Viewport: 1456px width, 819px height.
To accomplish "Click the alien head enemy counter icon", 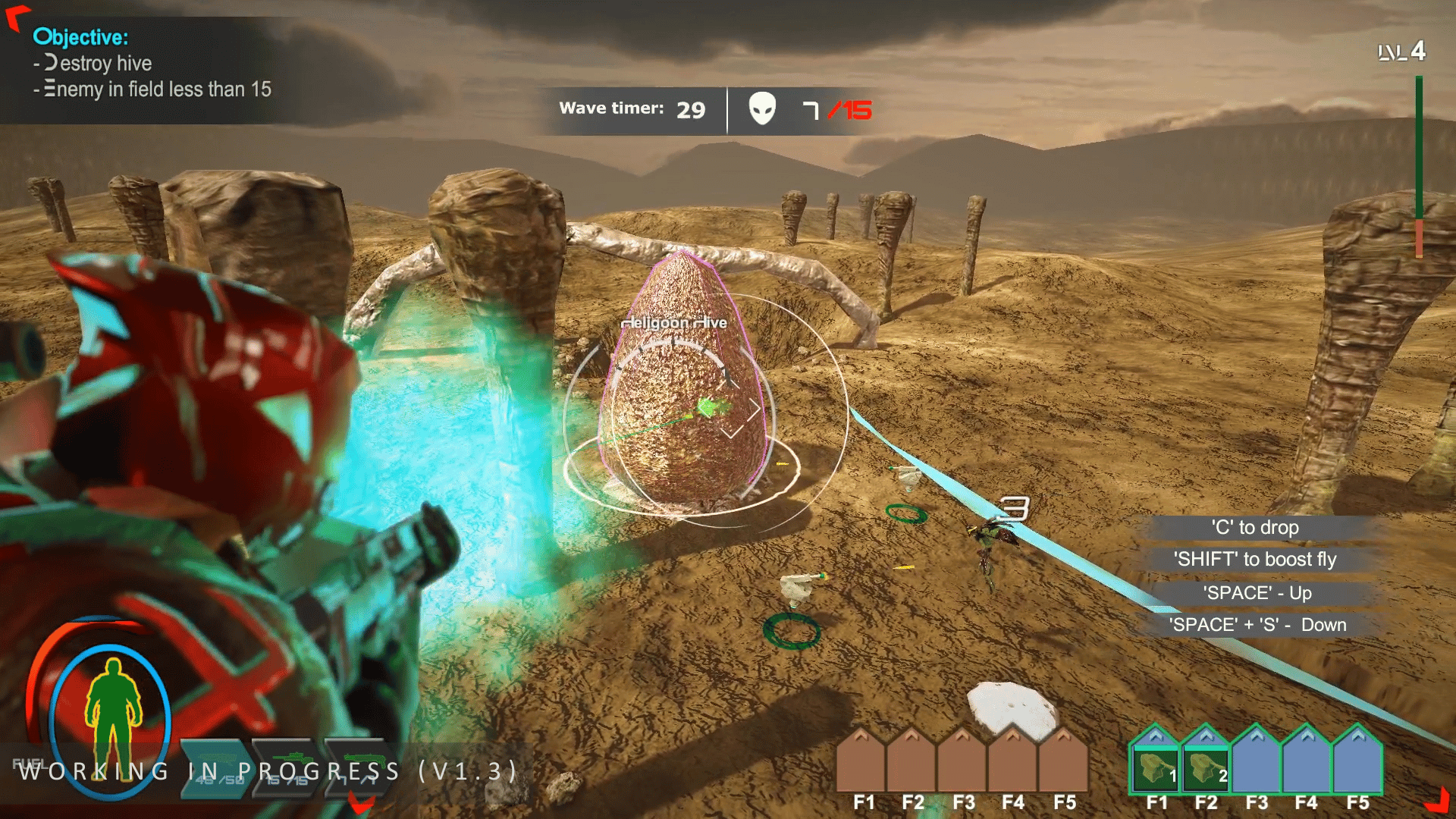I will pos(762,109).
